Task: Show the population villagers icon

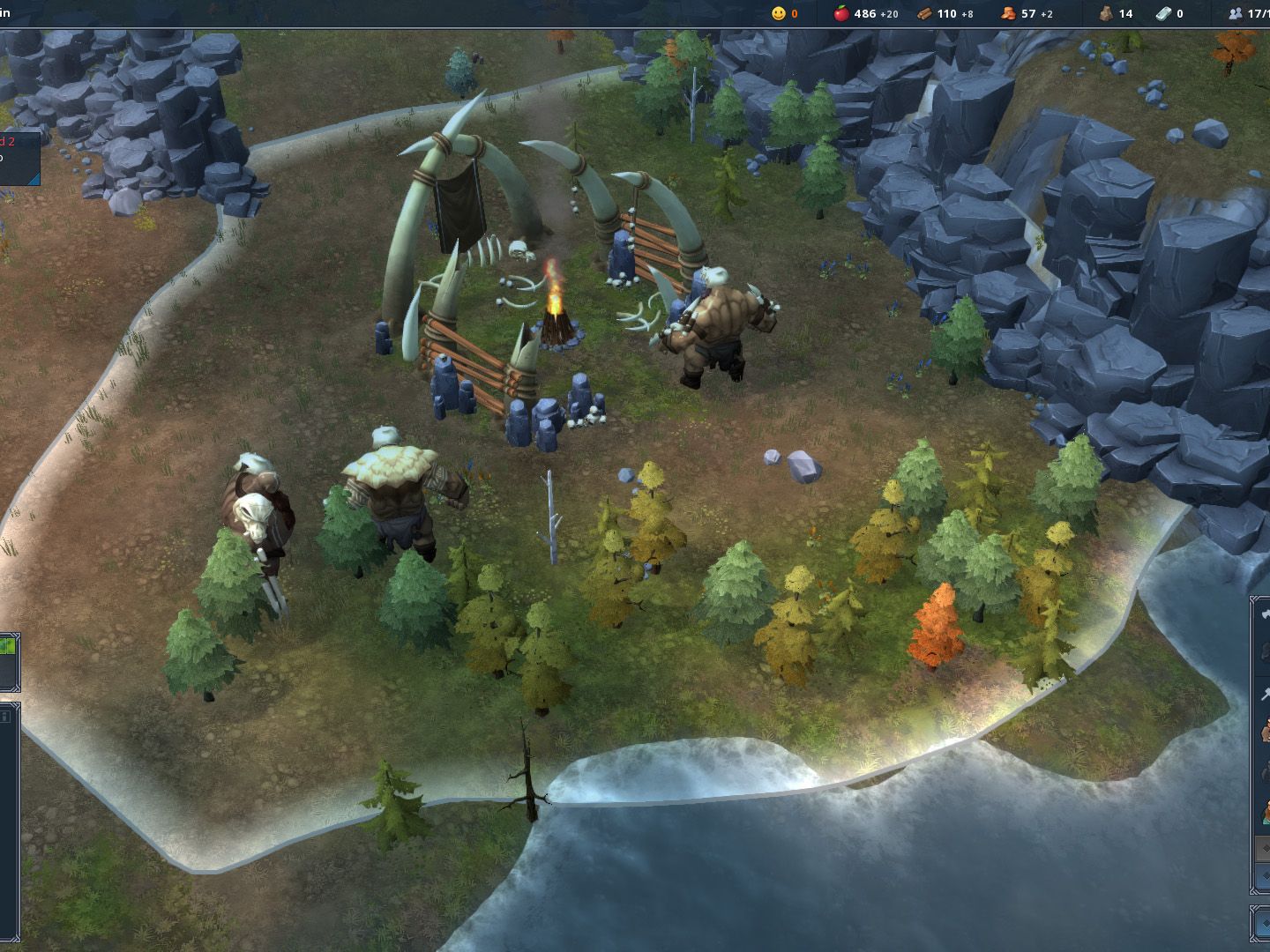Action: coord(1235,13)
